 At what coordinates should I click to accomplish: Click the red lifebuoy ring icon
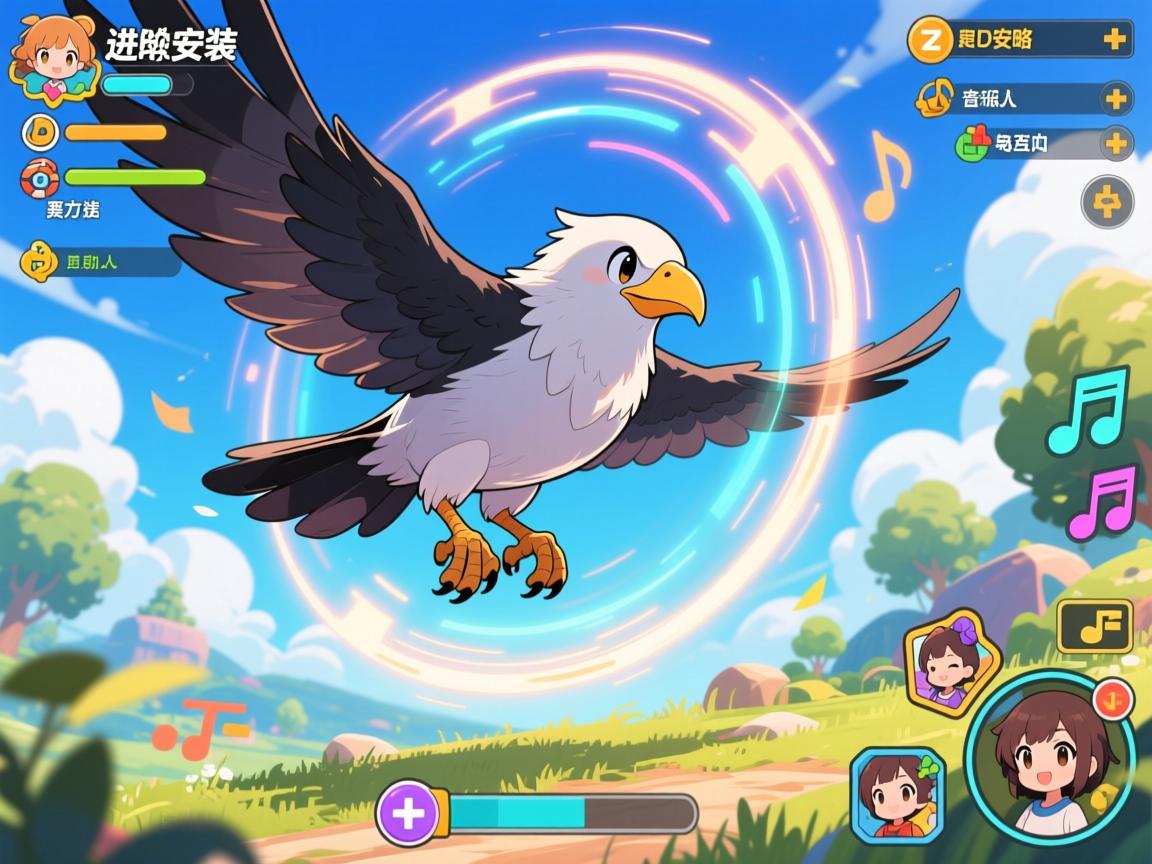point(40,179)
